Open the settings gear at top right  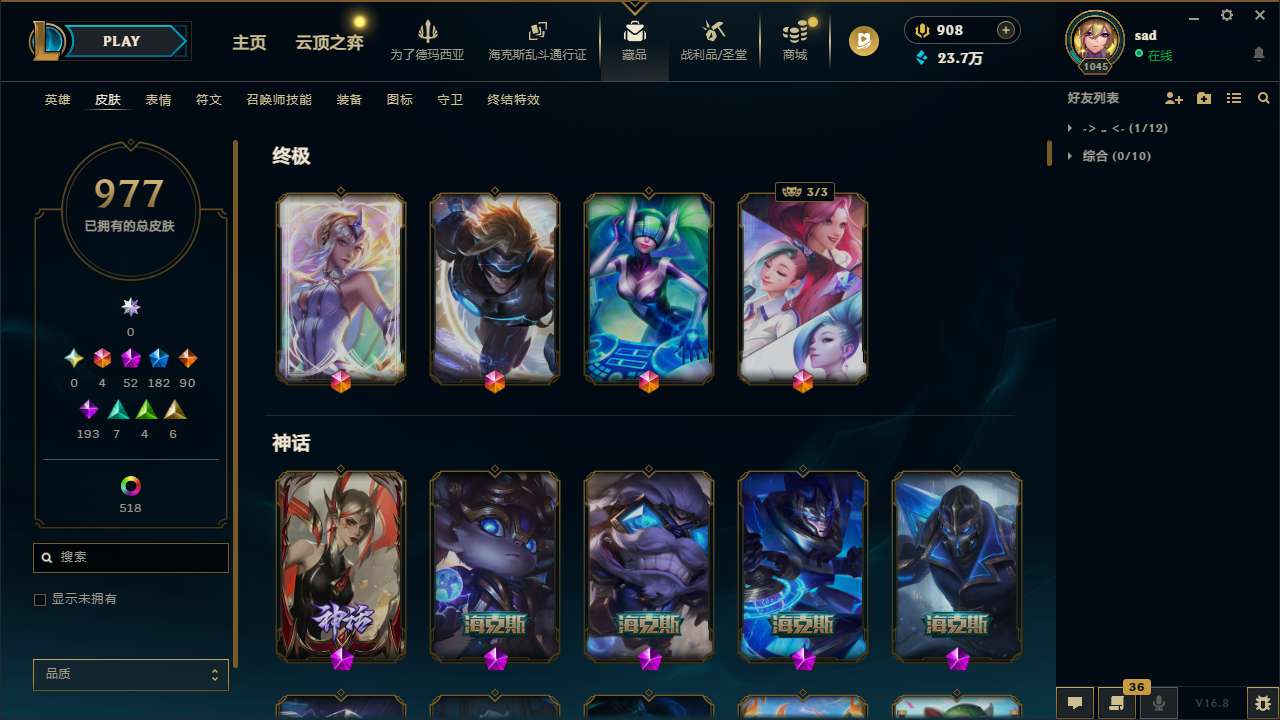pyautogui.click(x=1226, y=15)
